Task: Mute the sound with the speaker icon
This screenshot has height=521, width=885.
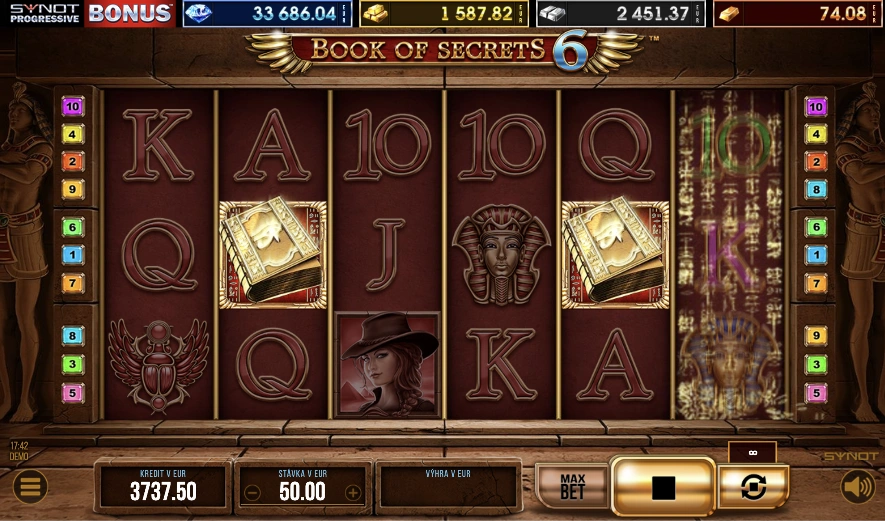Action: (857, 487)
